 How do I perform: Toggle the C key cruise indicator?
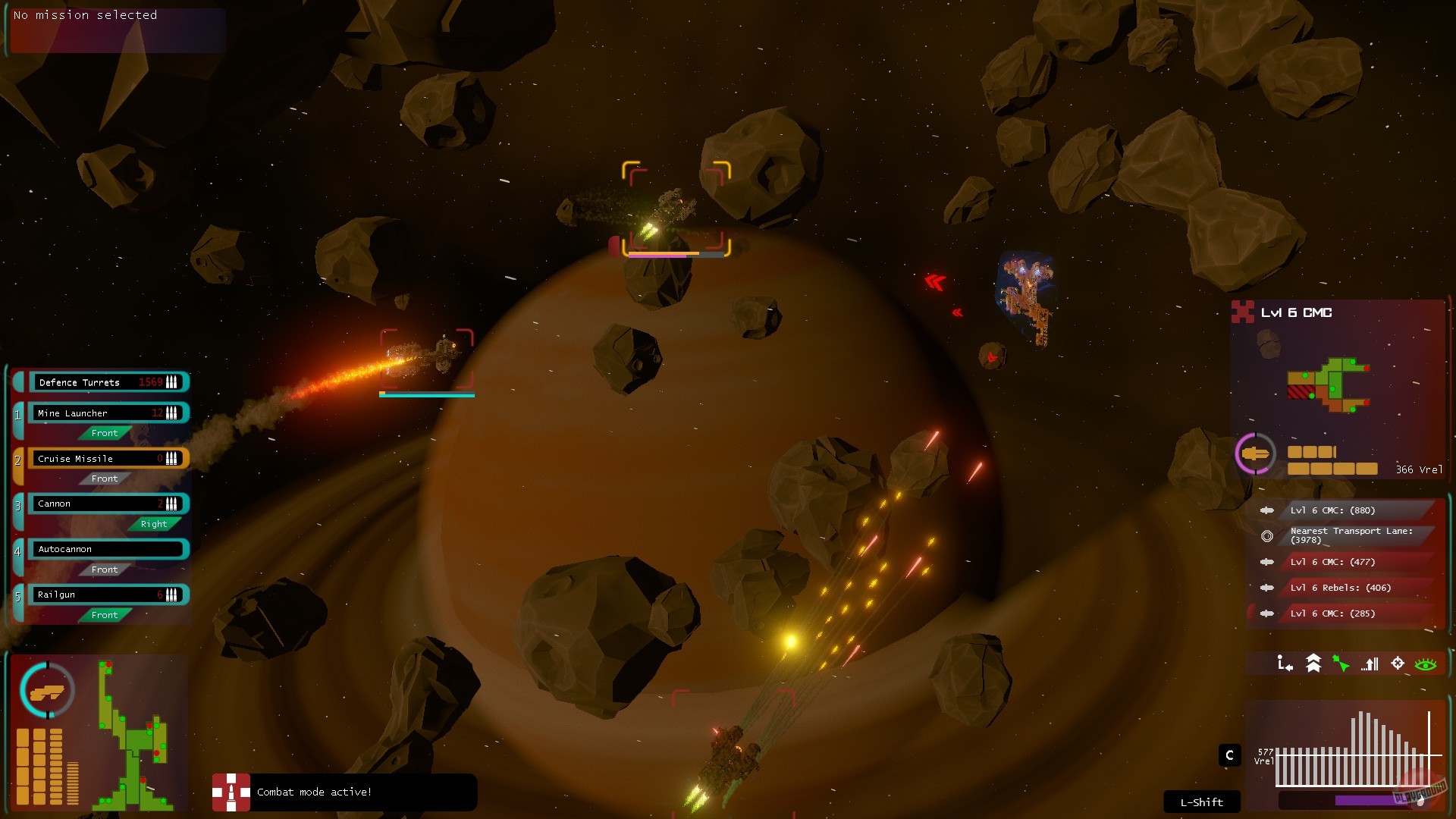(x=1228, y=755)
